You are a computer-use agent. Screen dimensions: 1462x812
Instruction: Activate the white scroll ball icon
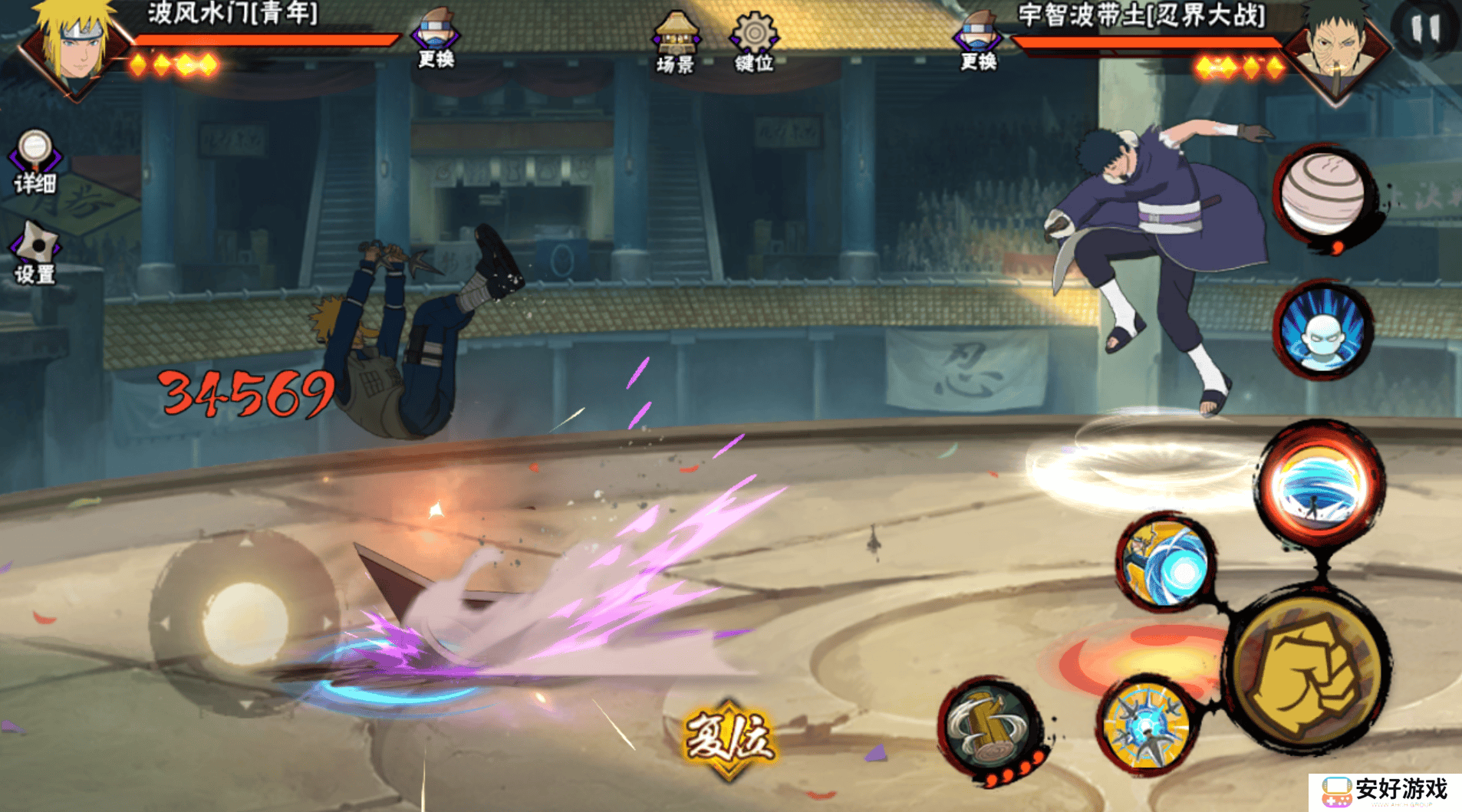1323,193
